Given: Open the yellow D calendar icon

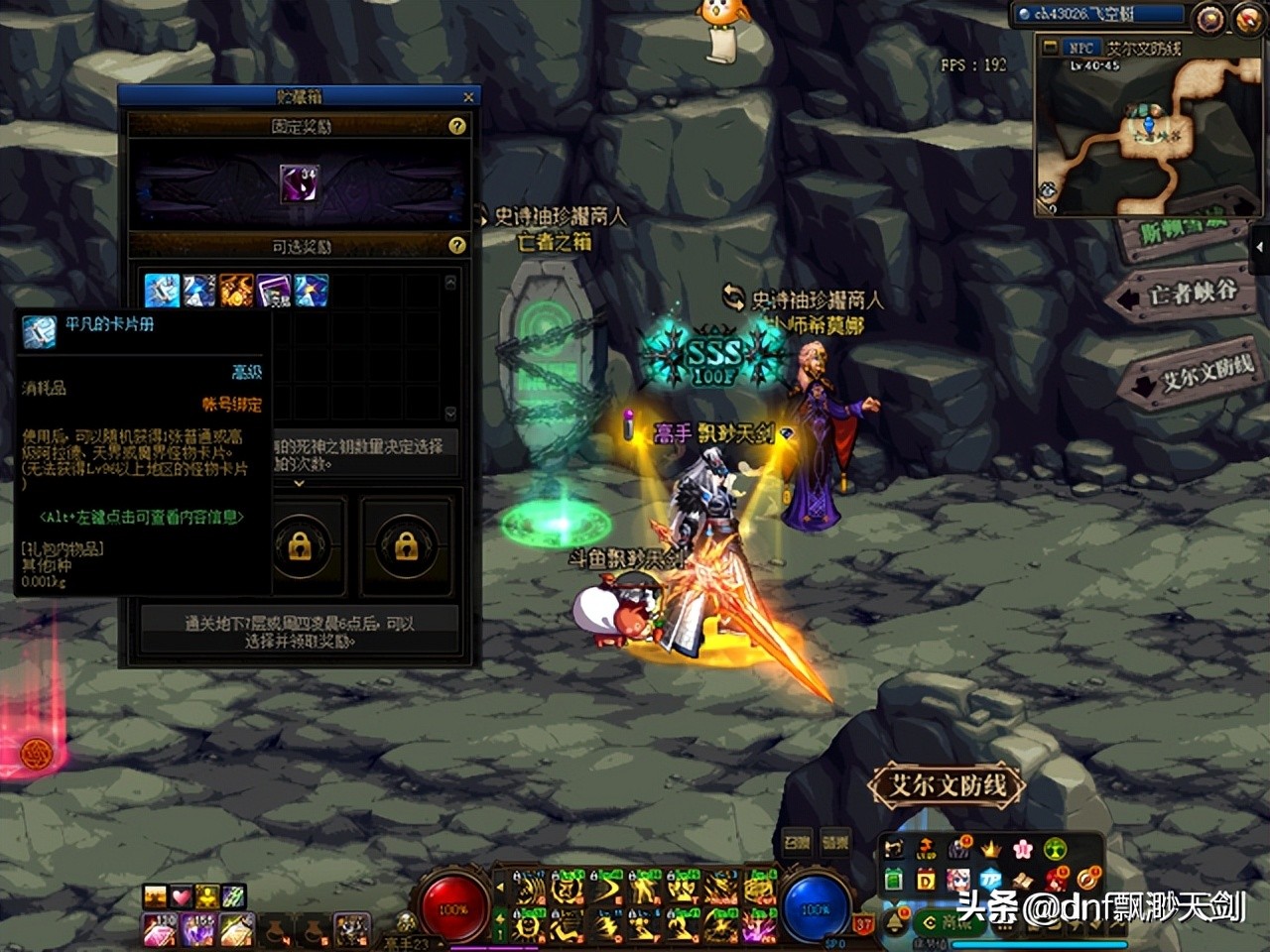Looking at the screenshot, I should click(926, 880).
